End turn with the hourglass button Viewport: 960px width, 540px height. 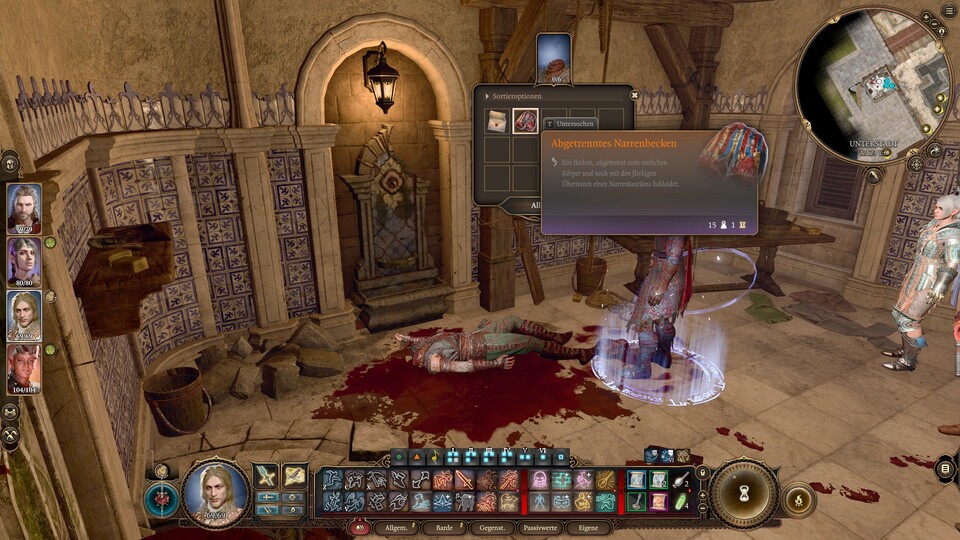(745, 493)
